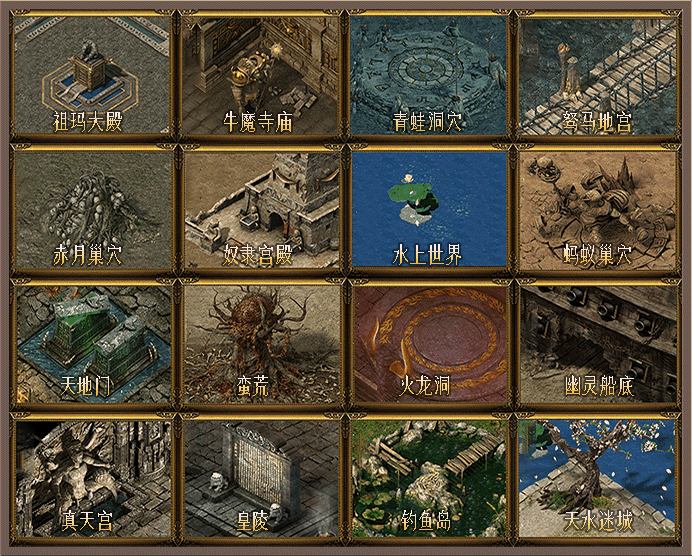Choose the 皇陵 map tile
The width and height of the screenshot is (692, 556).
[x=259, y=476]
